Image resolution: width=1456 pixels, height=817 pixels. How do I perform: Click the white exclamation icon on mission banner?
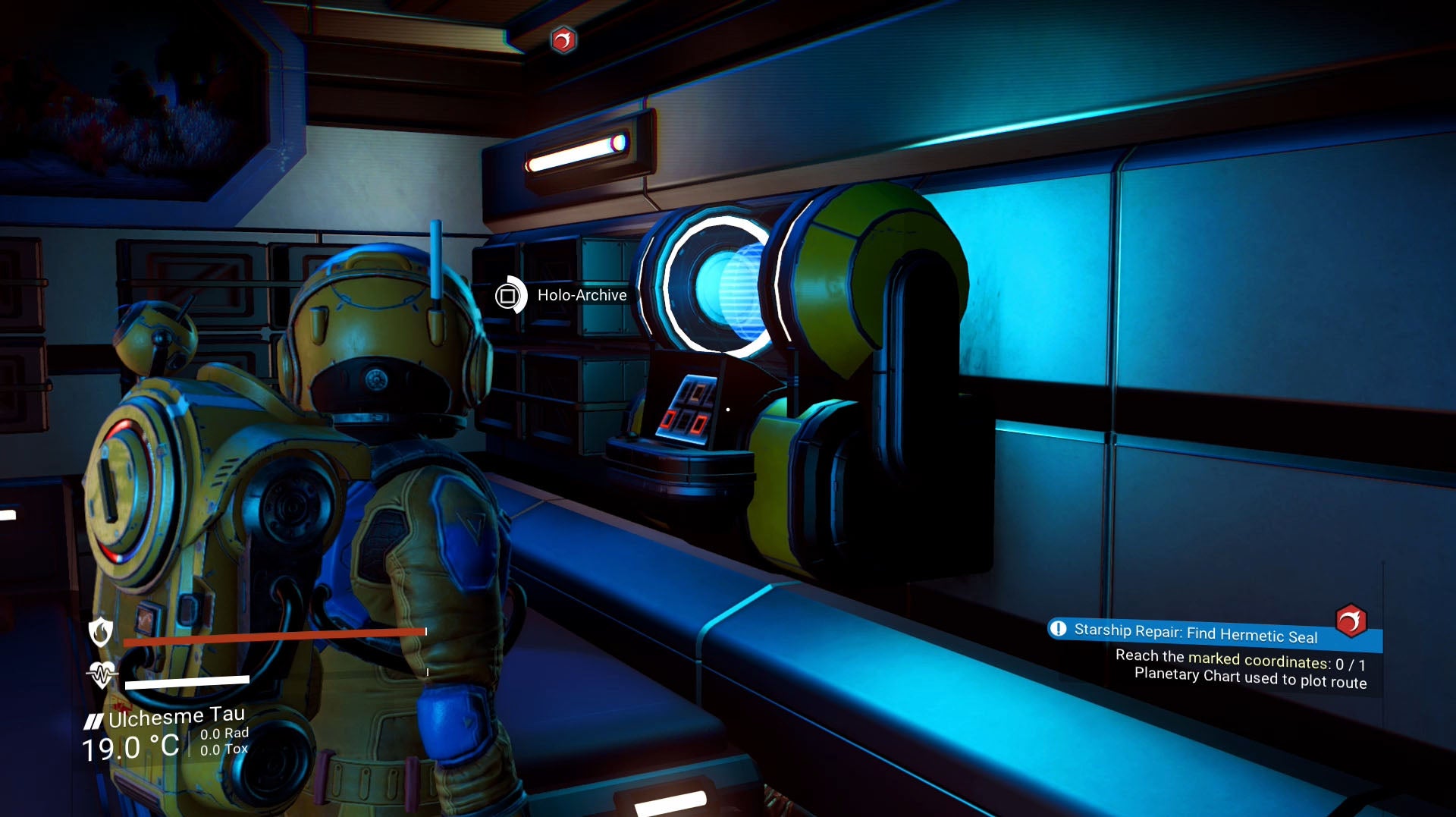tap(1059, 629)
